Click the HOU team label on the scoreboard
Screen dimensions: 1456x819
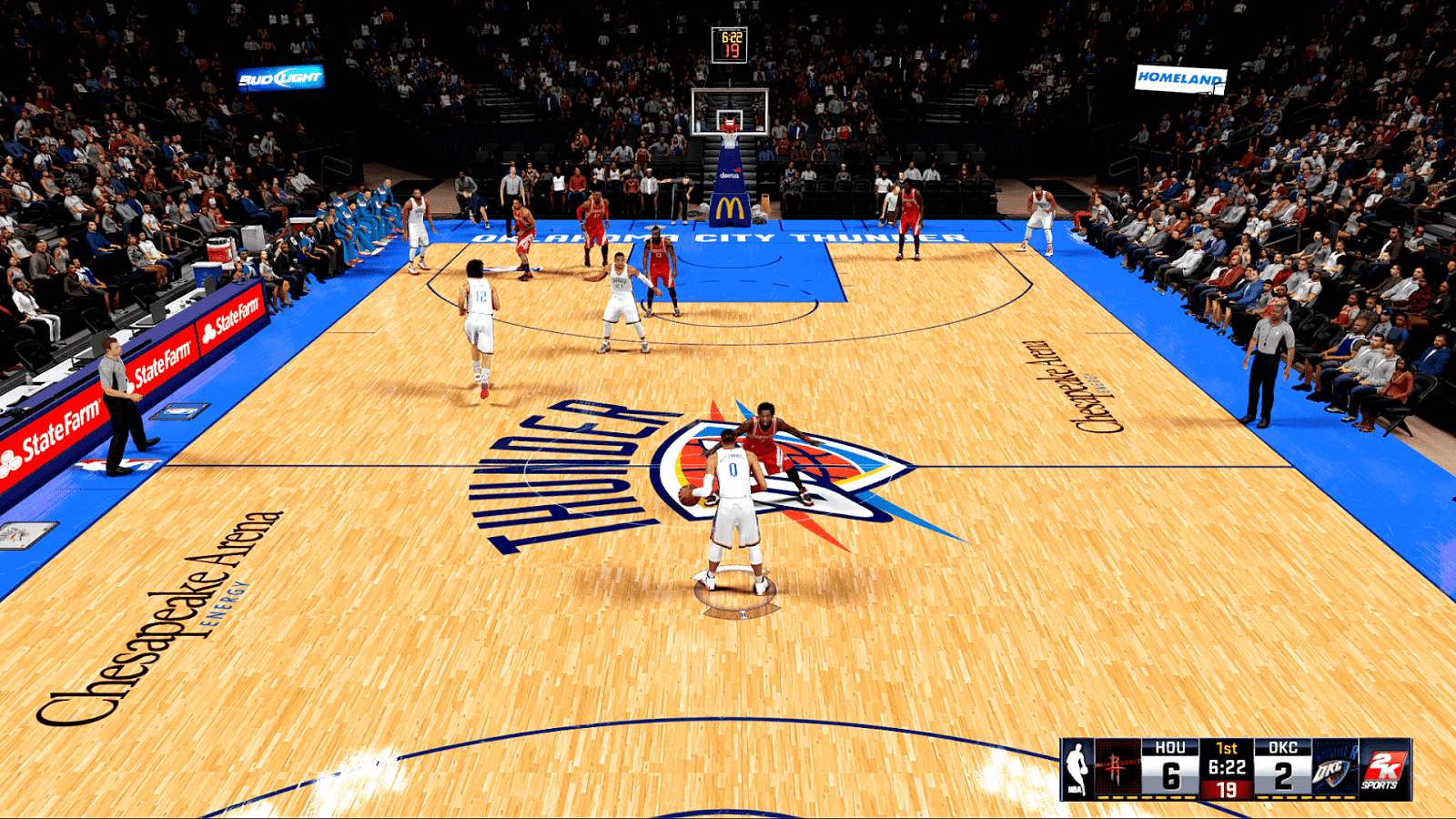coord(1170,746)
